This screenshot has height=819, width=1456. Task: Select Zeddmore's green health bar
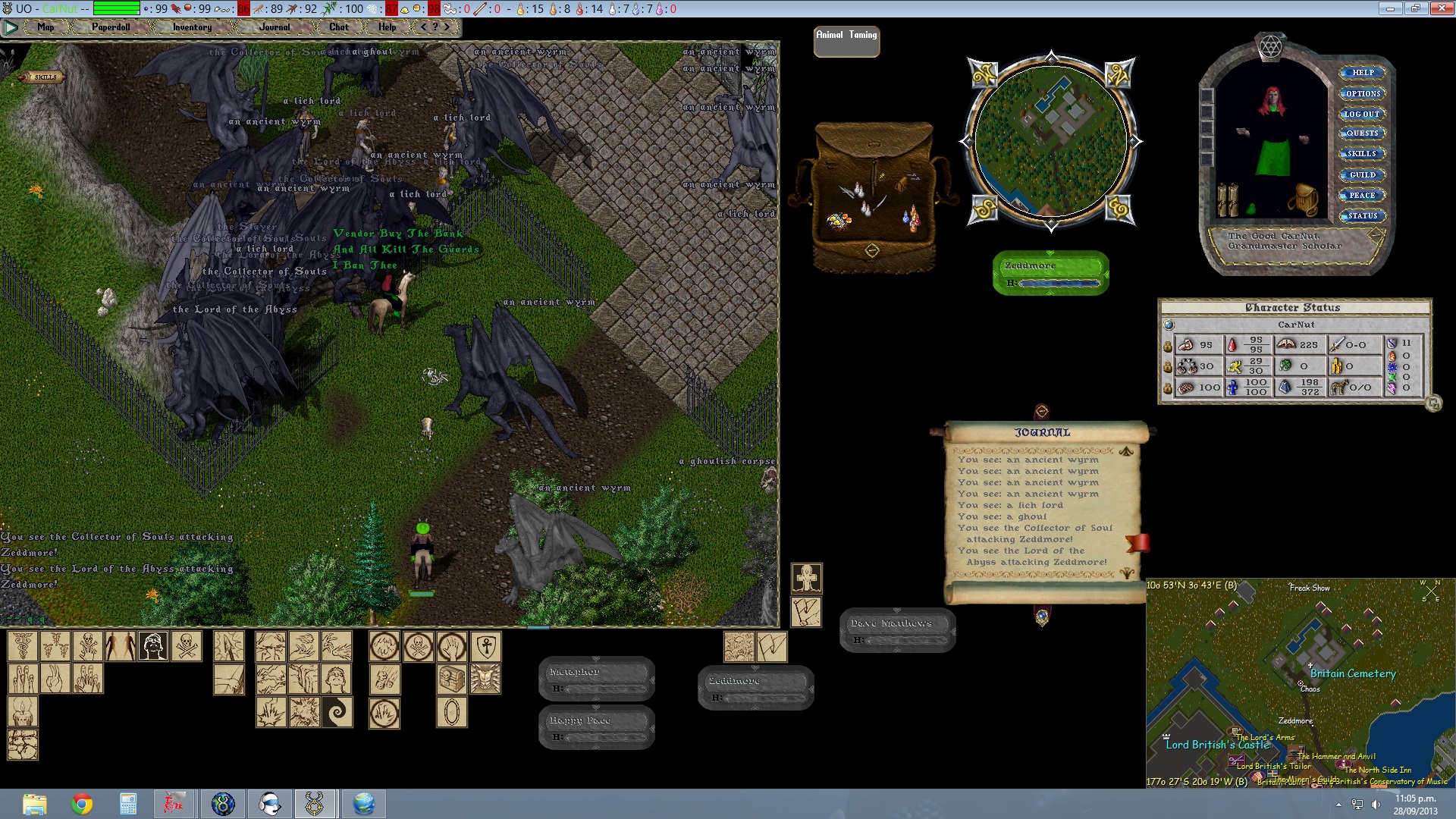point(1051,273)
